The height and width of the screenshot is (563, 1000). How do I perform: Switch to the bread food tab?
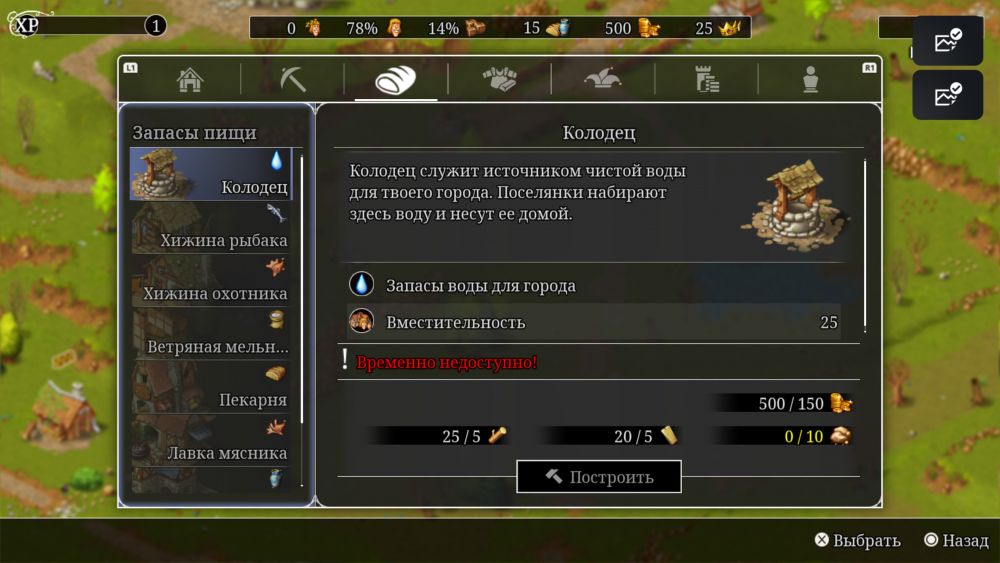[395, 80]
